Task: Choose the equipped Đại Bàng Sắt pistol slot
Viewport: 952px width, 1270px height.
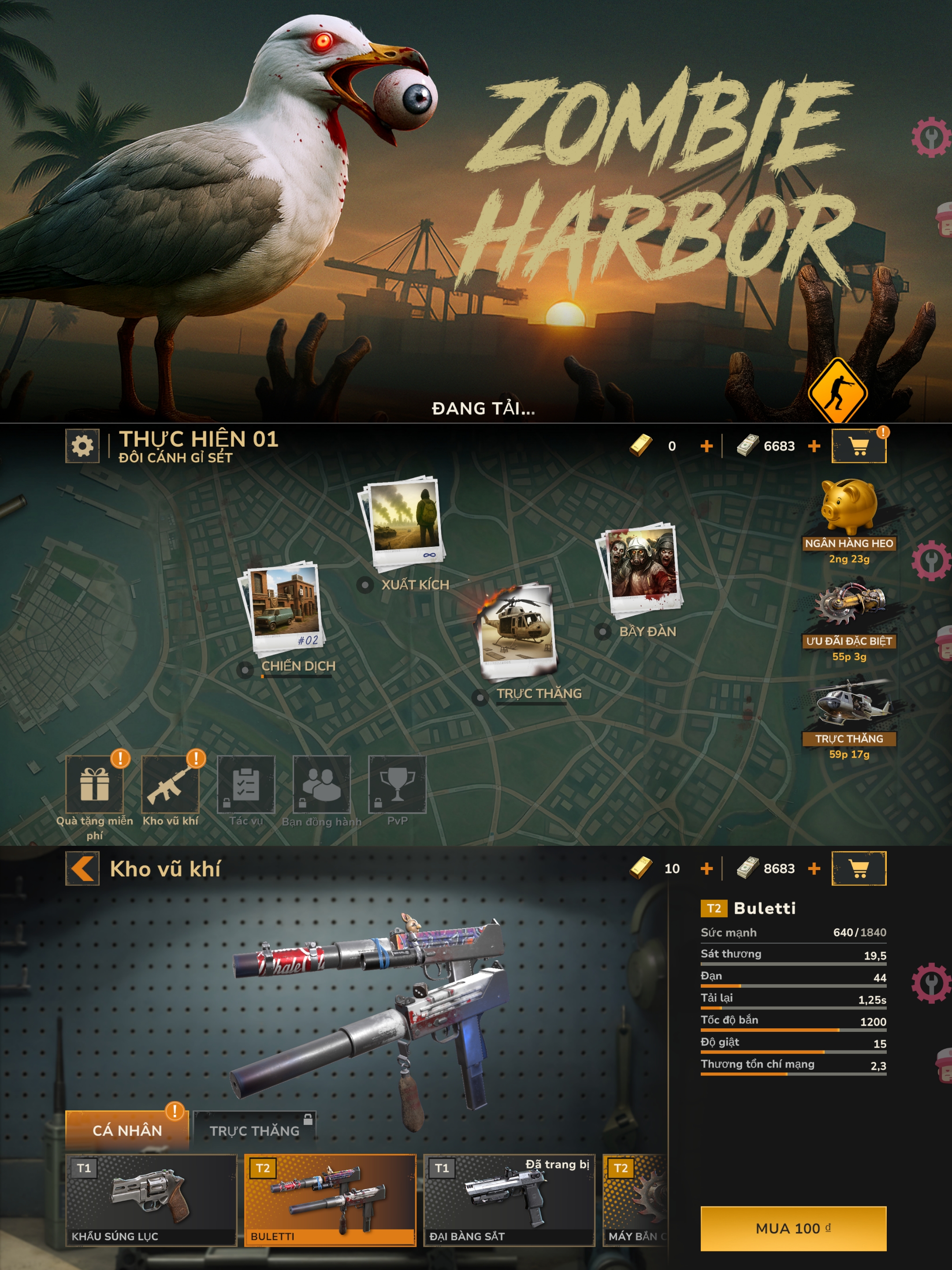Action: click(x=509, y=1199)
